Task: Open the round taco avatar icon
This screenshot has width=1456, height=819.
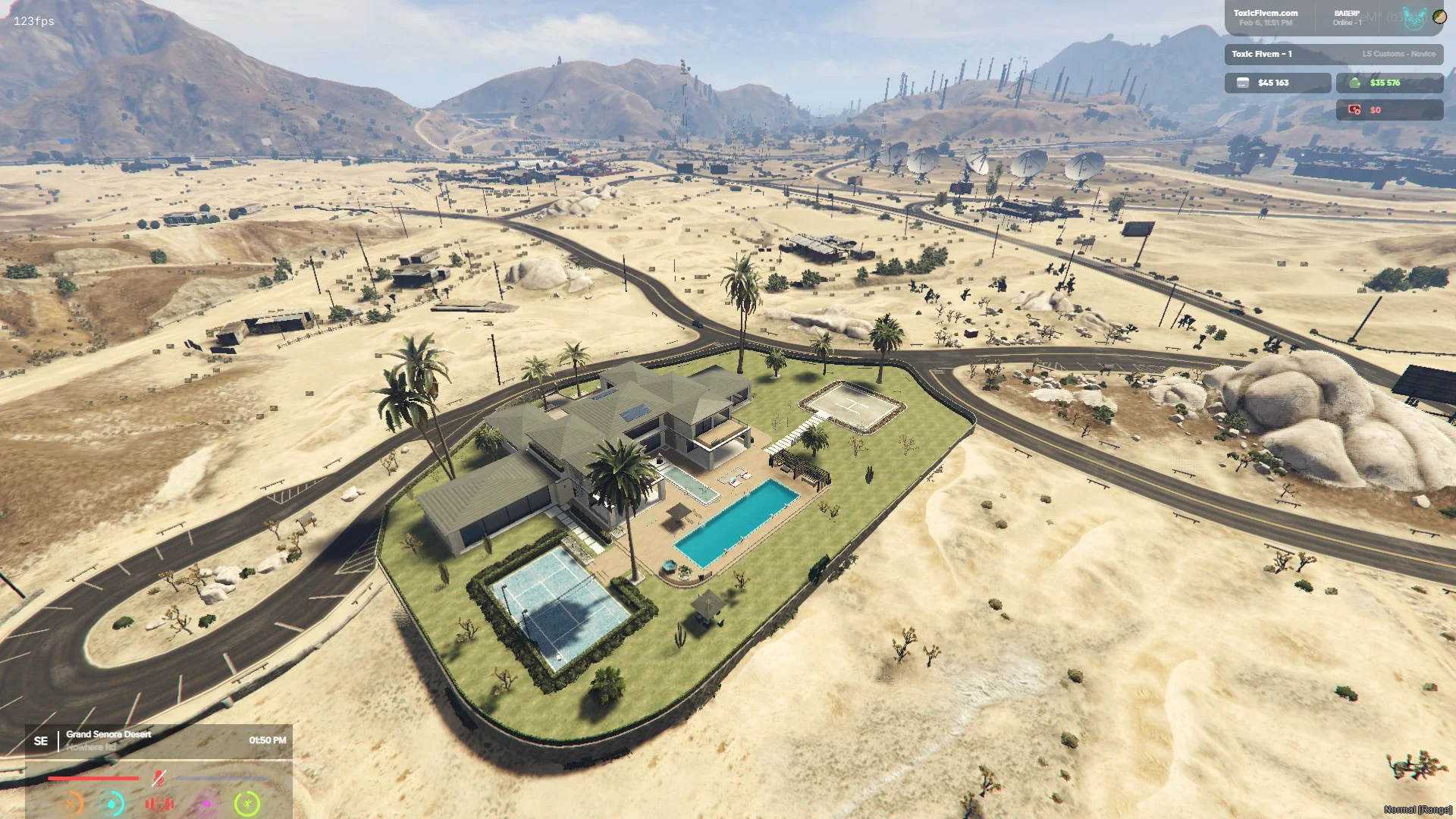Action: [1439, 16]
